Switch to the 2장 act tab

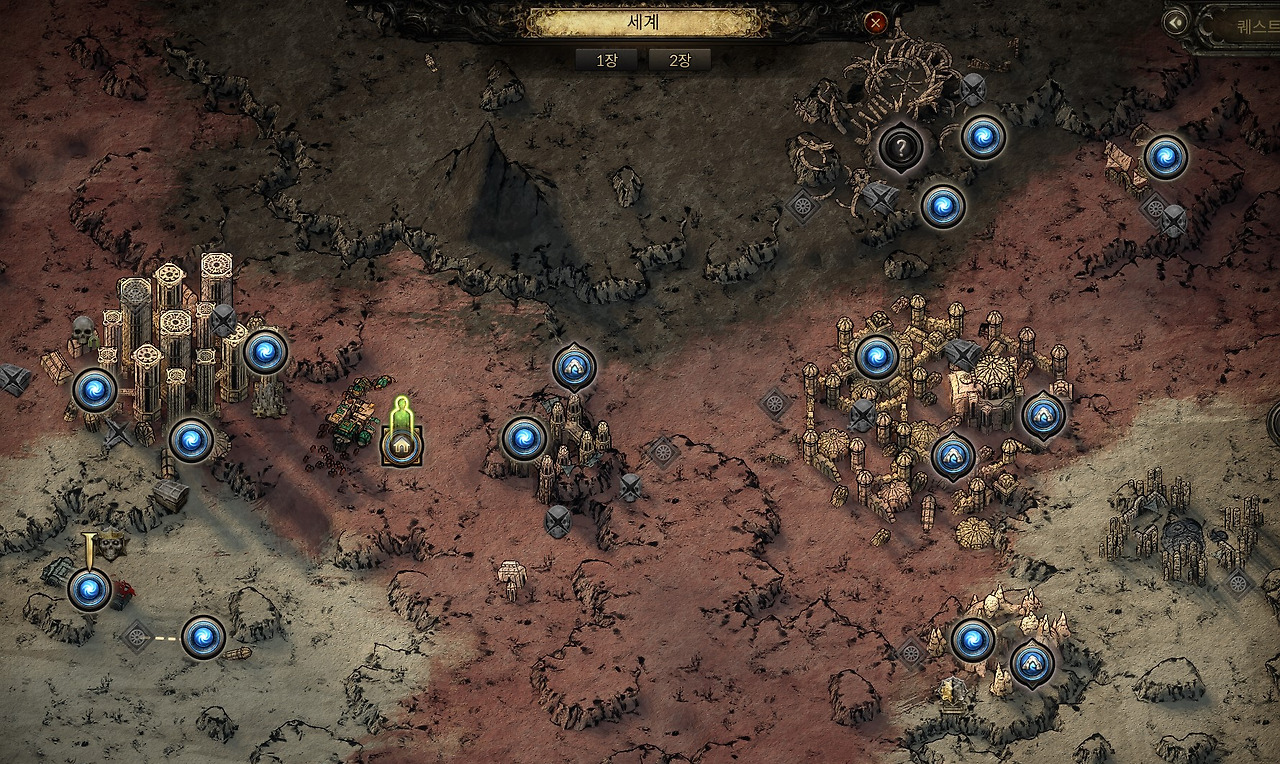(679, 60)
